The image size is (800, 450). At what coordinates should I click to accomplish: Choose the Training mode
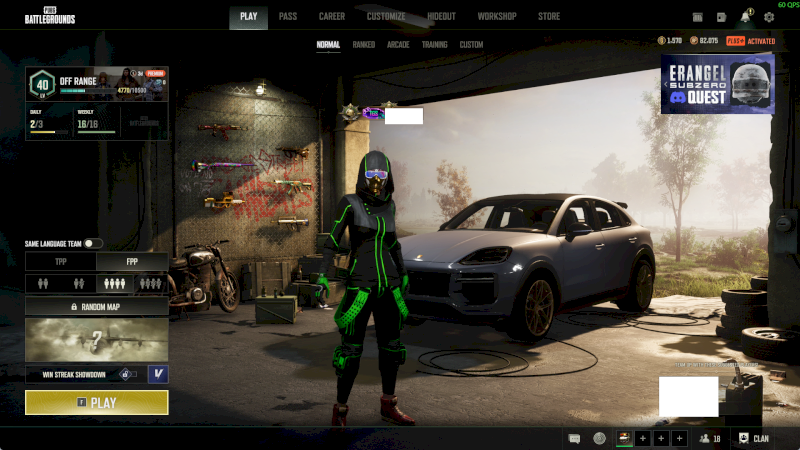[434, 45]
